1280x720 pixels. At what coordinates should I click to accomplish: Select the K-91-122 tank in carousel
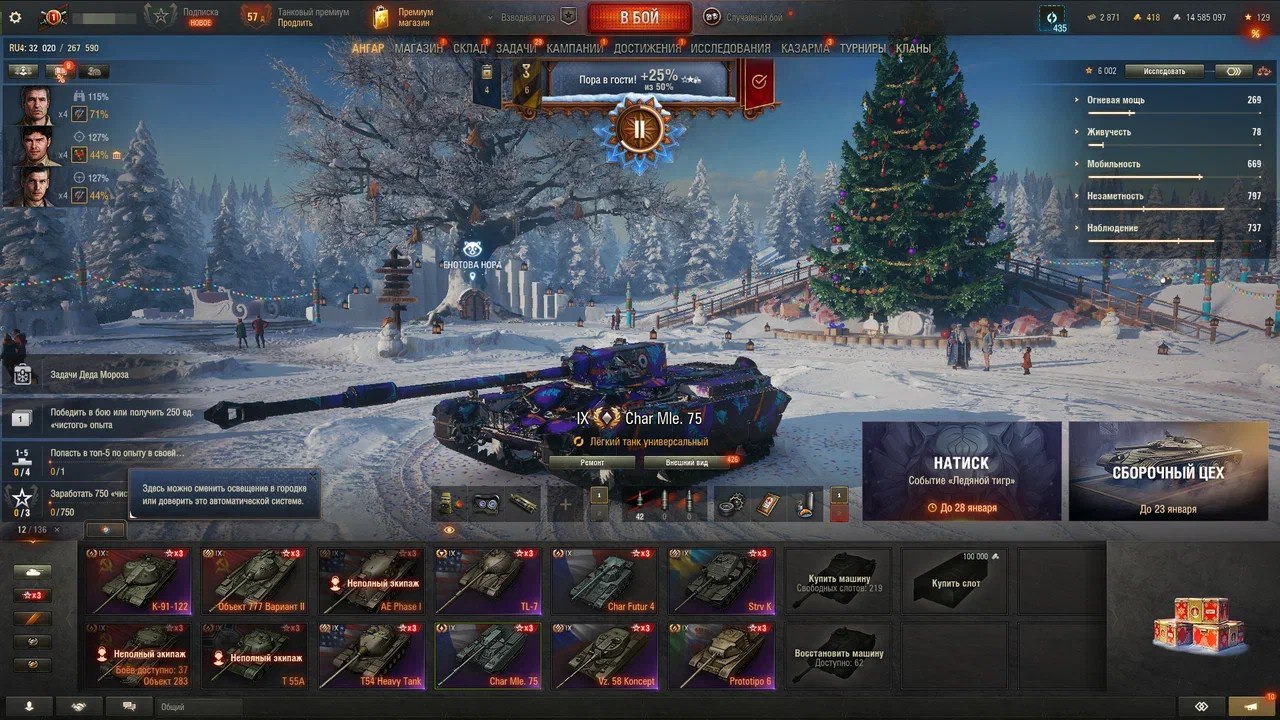coord(137,582)
